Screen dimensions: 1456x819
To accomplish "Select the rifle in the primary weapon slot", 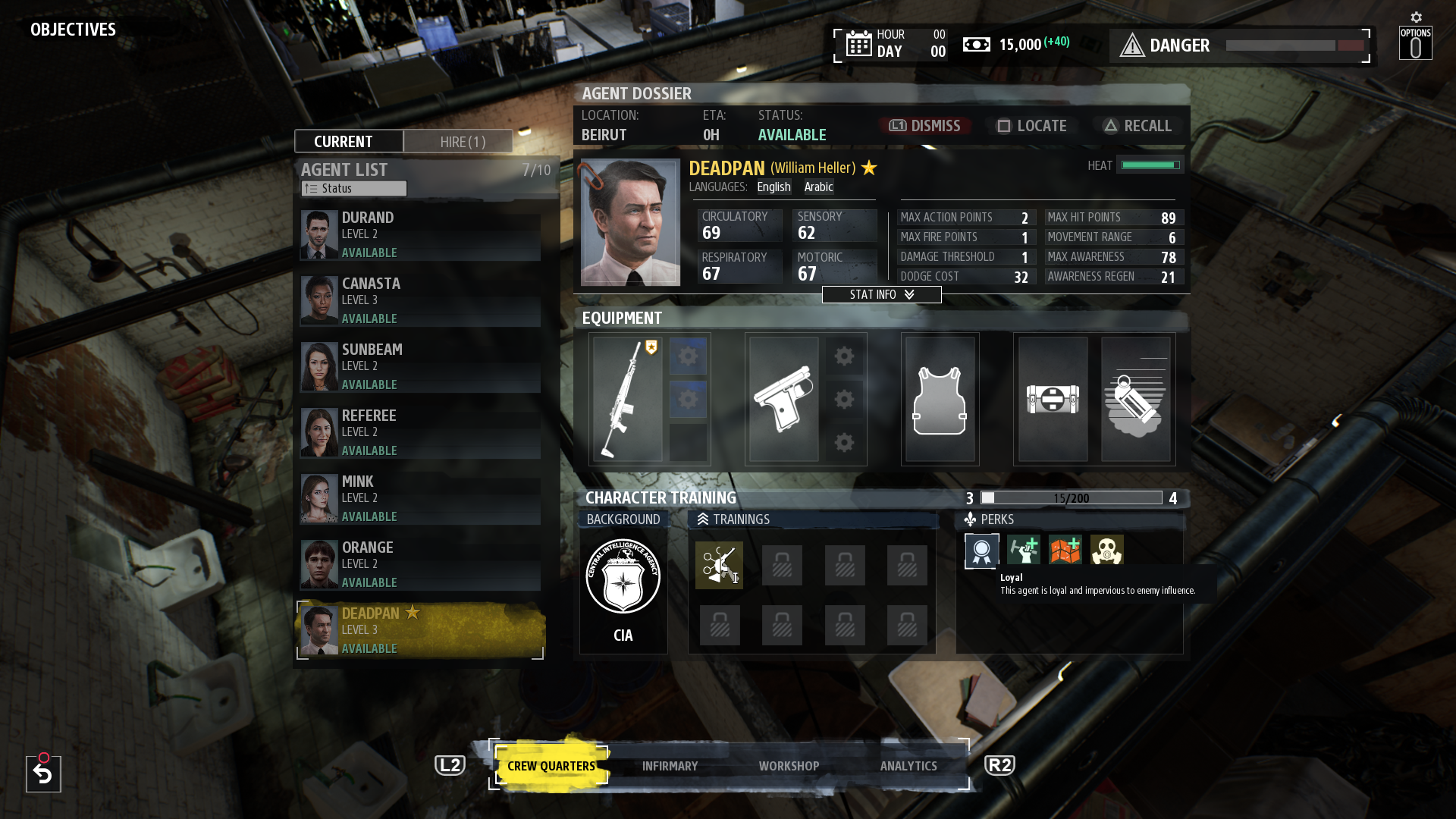I will (628, 400).
